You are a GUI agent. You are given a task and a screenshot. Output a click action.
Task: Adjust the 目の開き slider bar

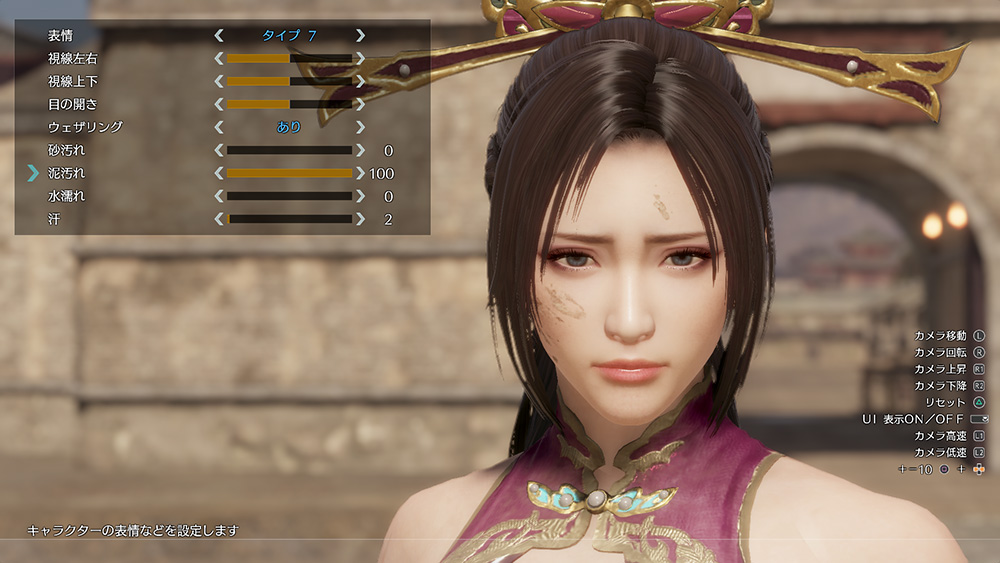(289, 104)
